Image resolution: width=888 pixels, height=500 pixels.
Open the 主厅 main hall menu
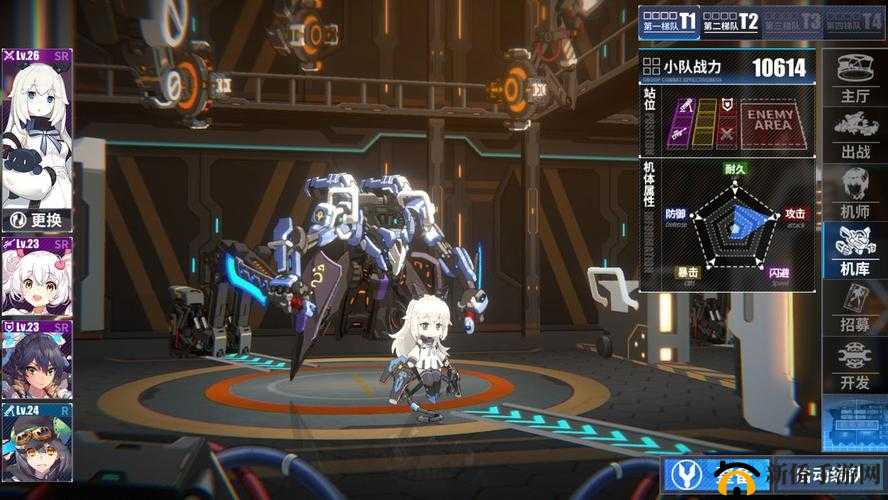click(855, 78)
